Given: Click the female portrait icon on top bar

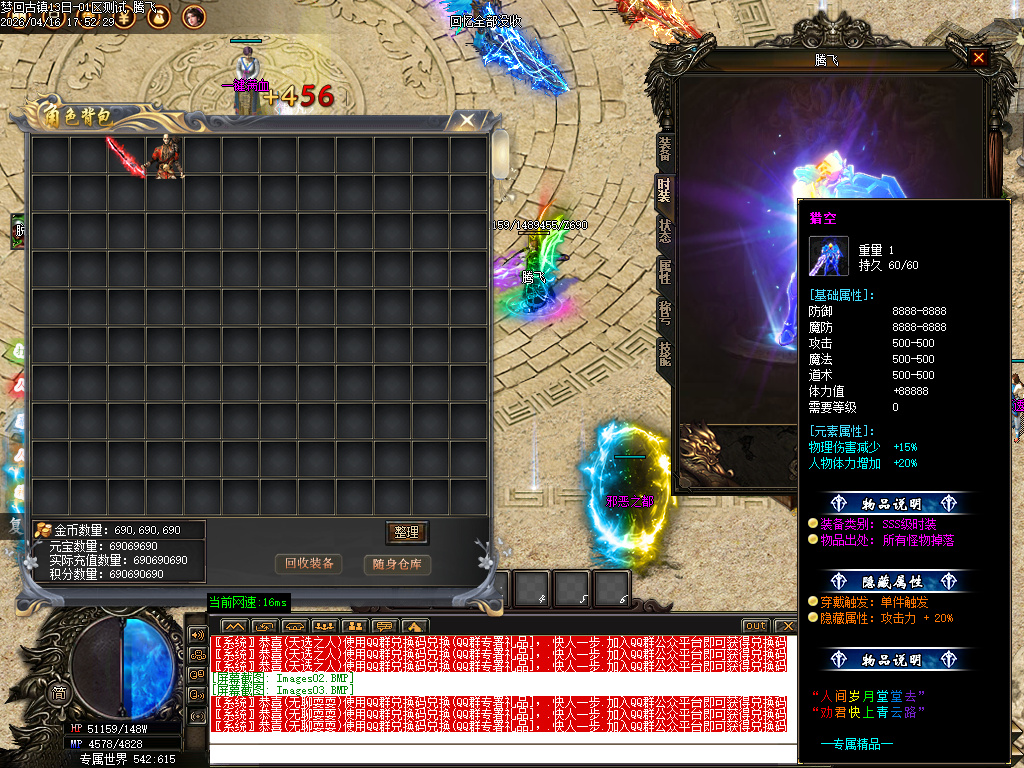Looking at the screenshot, I should point(193,16).
